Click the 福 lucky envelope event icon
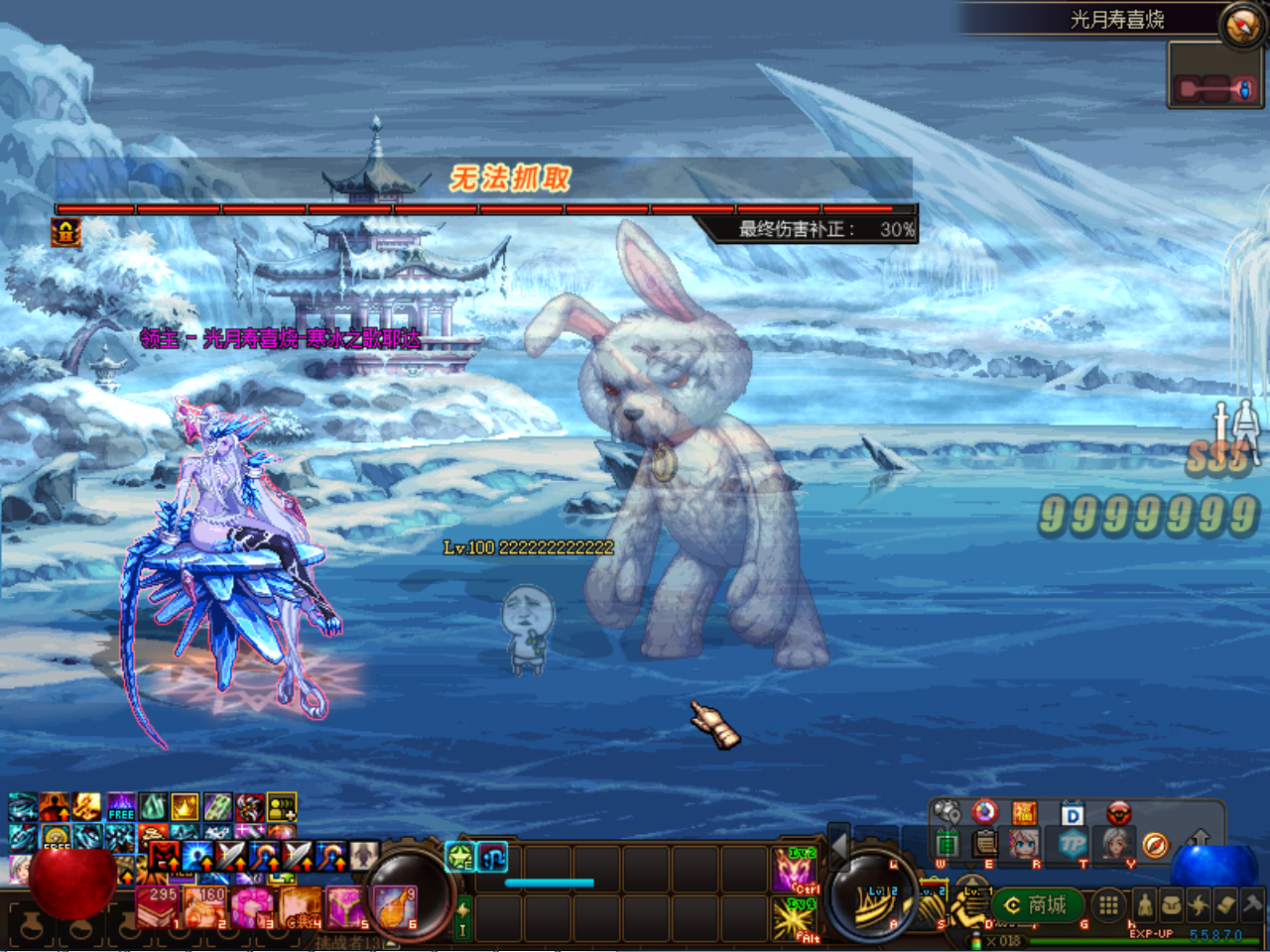1270x952 pixels. (x=1023, y=813)
